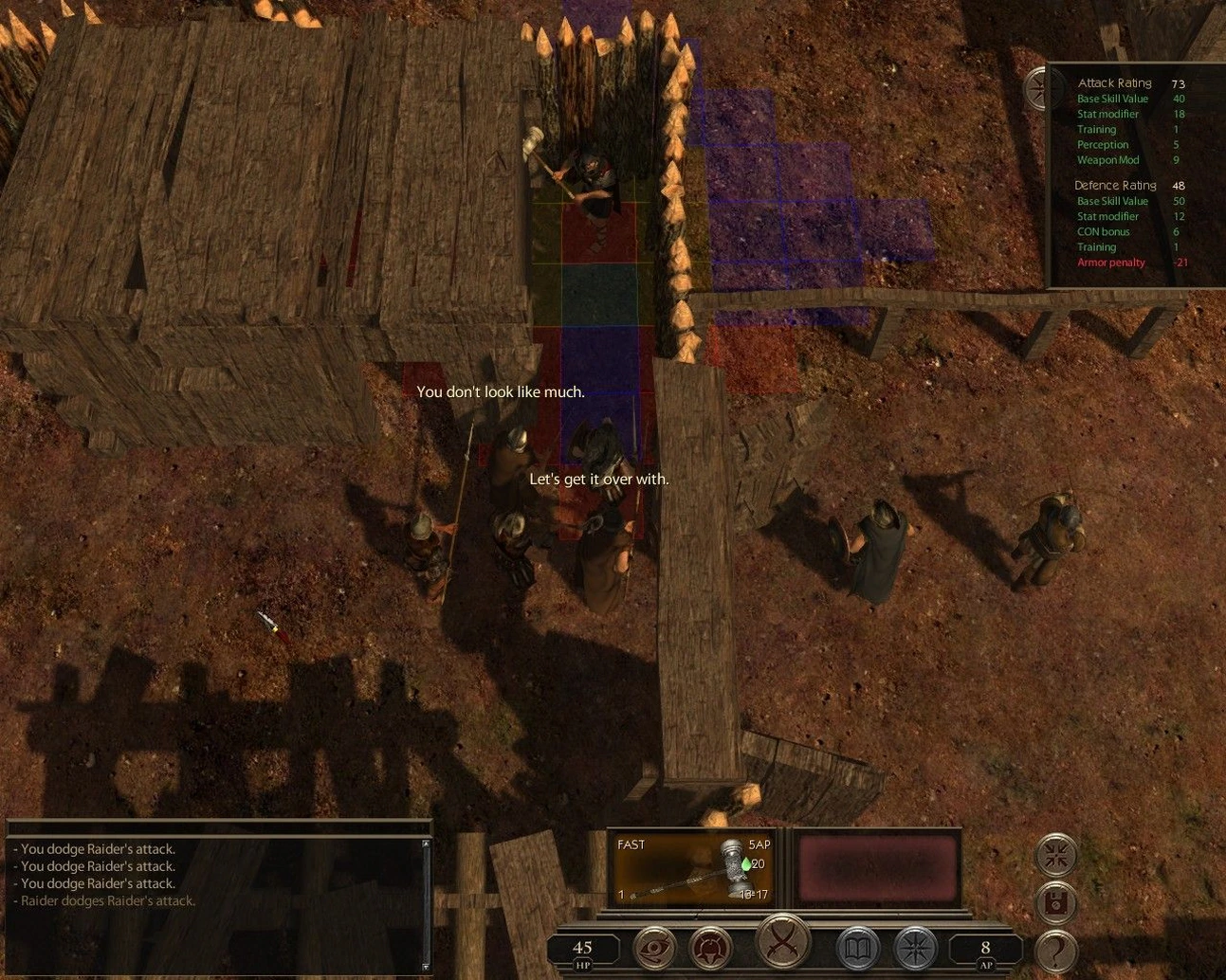
Task: Click the compass star button in bottom bar
Action: click(x=914, y=948)
